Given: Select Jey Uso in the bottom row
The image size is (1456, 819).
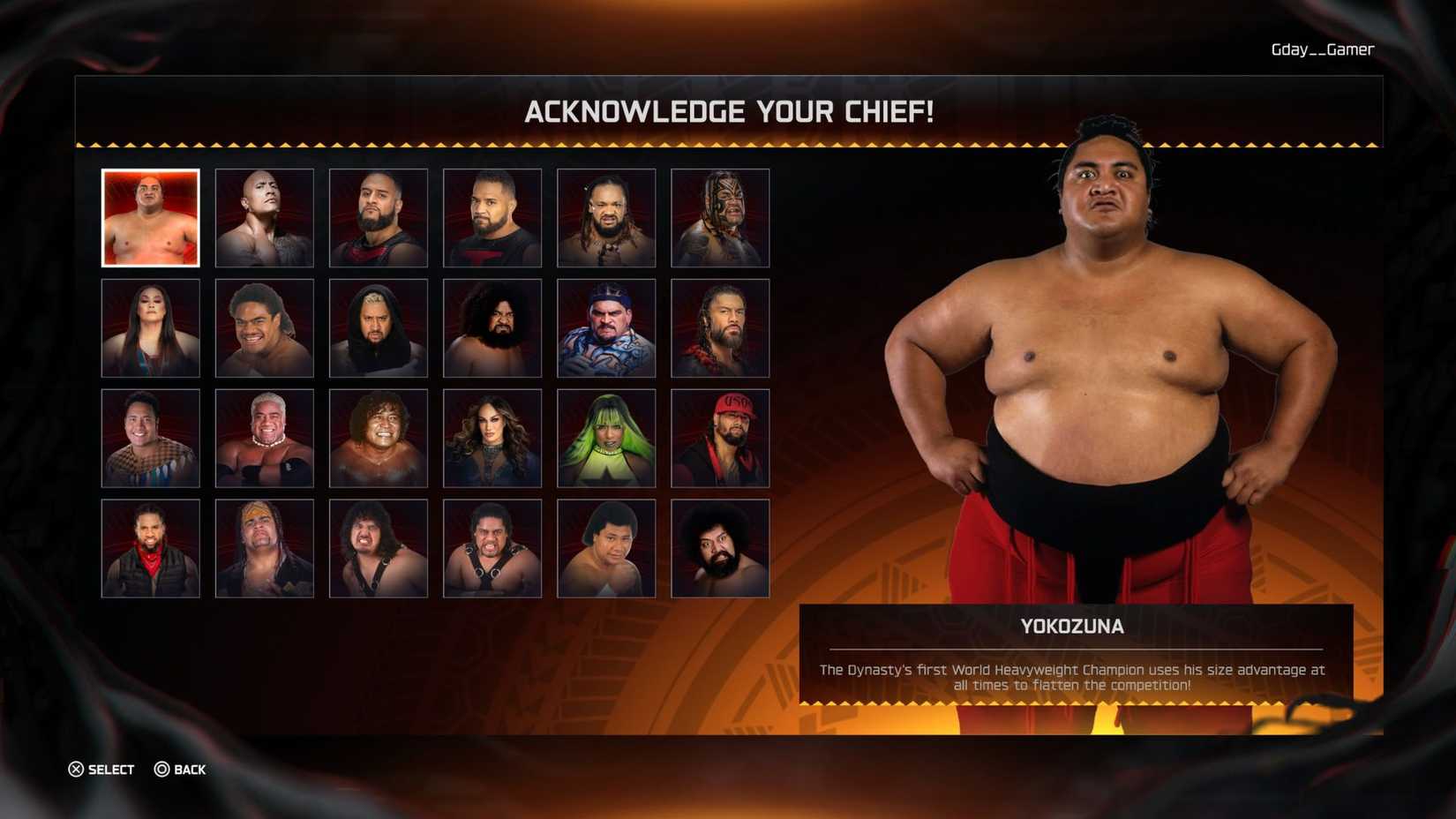Looking at the screenshot, I should click(x=150, y=547).
